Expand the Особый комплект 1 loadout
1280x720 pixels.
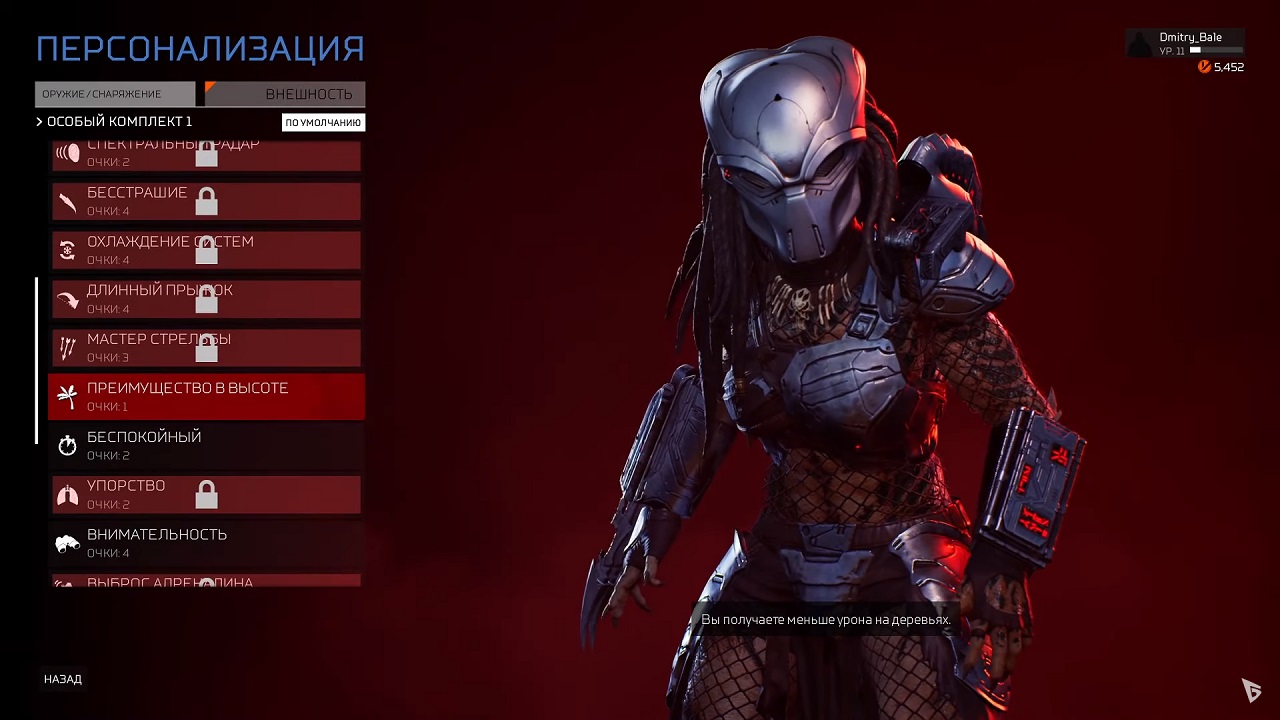[114, 122]
